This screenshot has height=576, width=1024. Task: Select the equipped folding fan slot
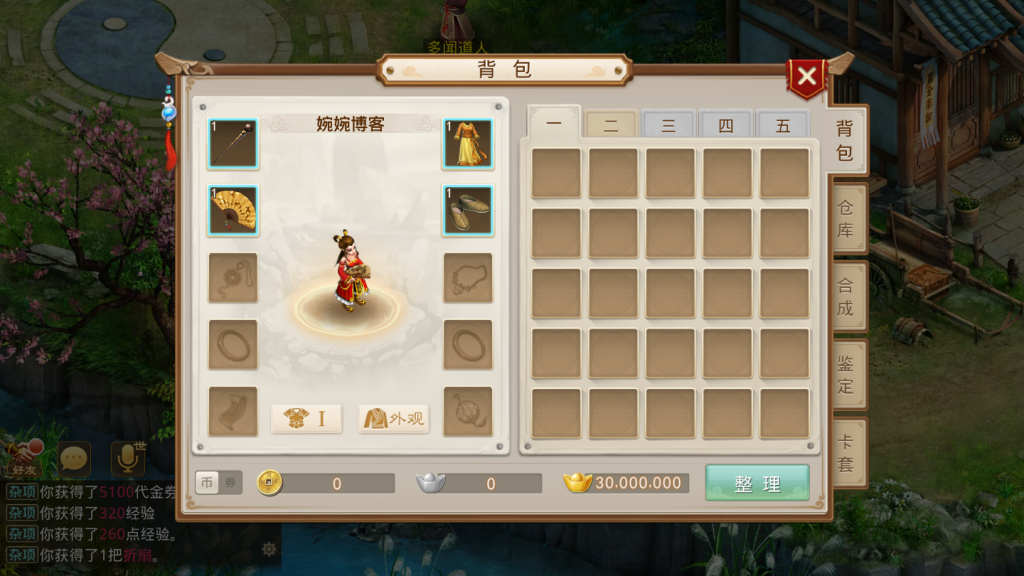click(233, 210)
